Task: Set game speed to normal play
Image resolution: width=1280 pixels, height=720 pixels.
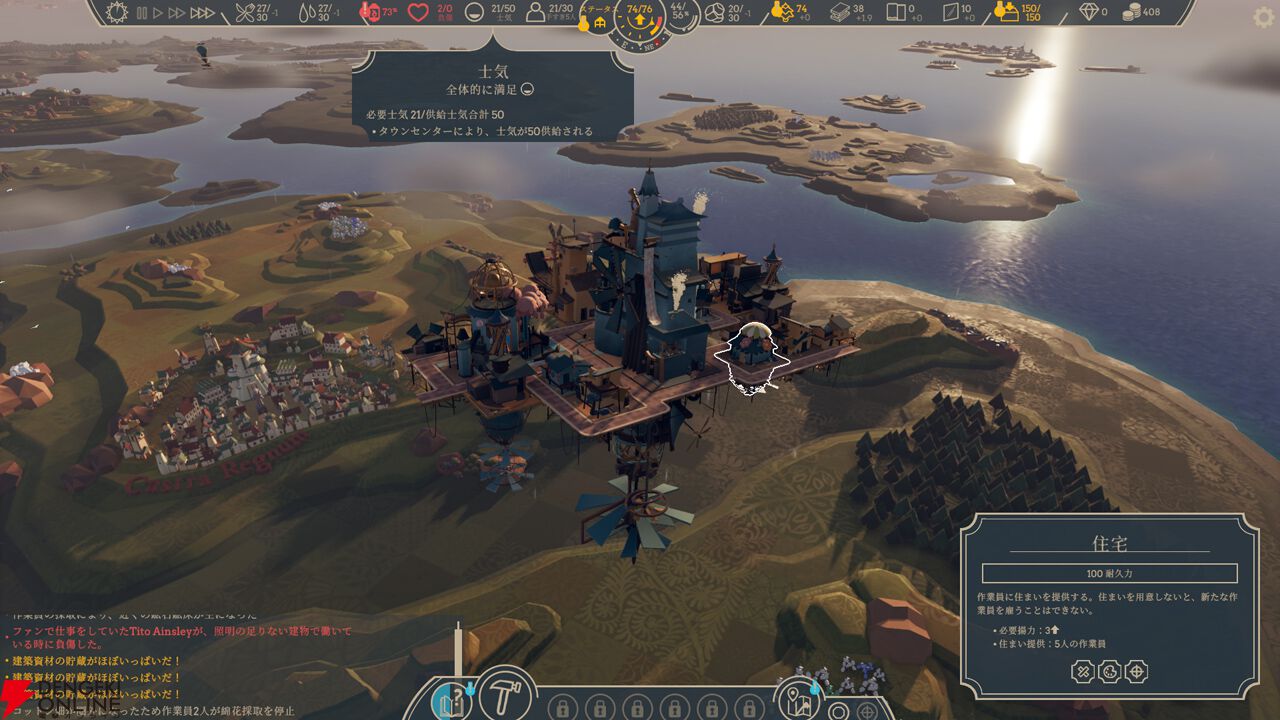Action: point(158,13)
